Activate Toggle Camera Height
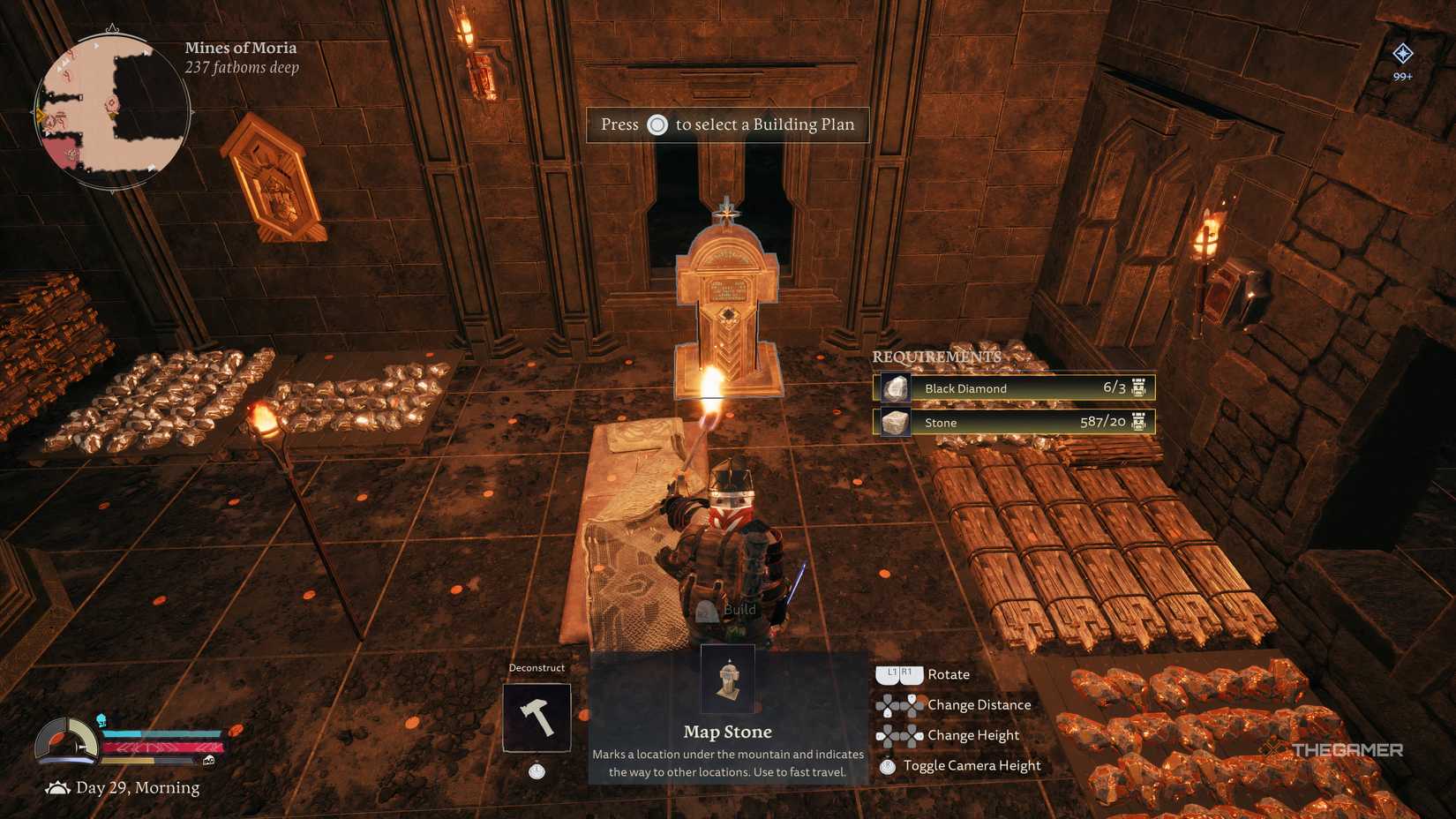This screenshot has width=1456, height=819. tap(889, 765)
